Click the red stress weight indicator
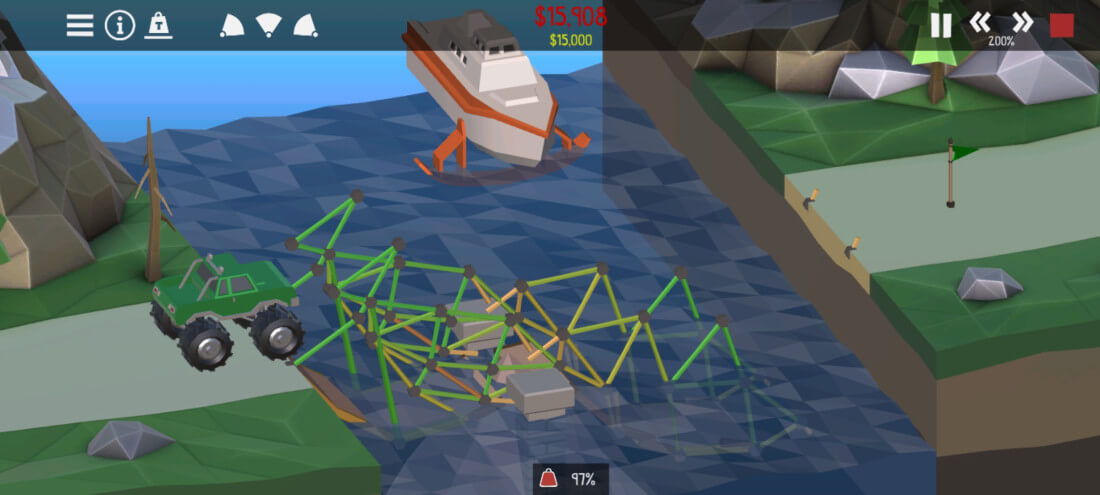The width and height of the screenshot is (1100, 495). tap(550, 479)
